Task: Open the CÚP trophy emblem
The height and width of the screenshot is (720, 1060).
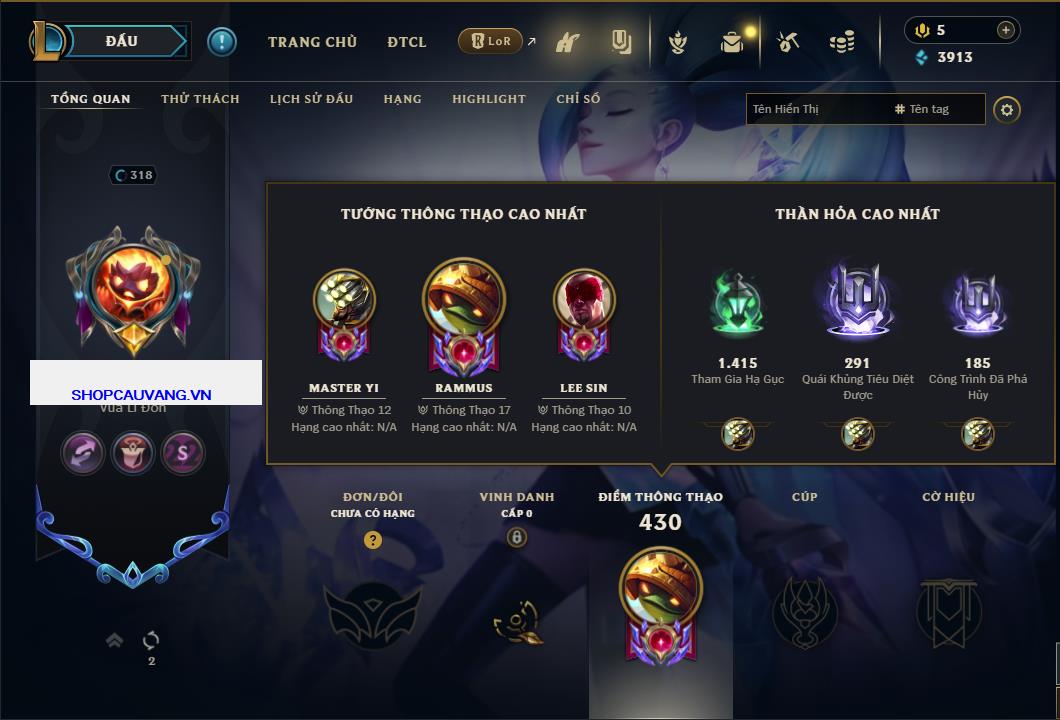Action: coord(804,610)
